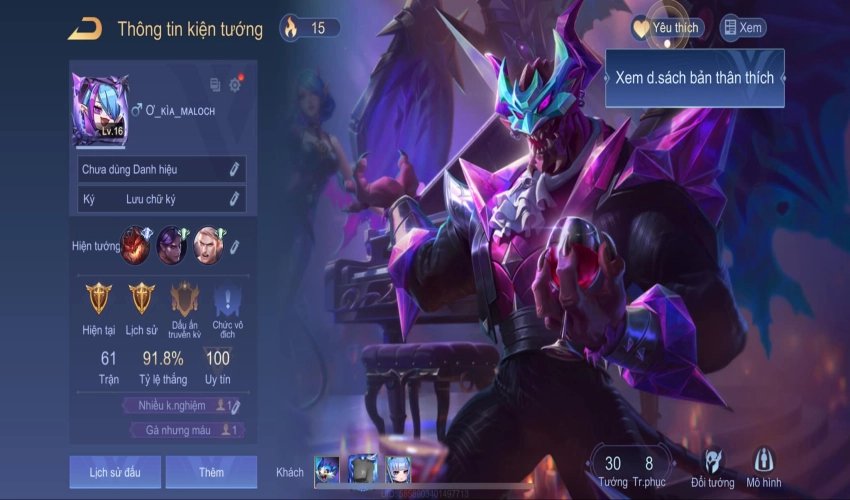The image size is (850, 500).
Task: Select the Lịch sử rank badge
Action: click(142, 299)
